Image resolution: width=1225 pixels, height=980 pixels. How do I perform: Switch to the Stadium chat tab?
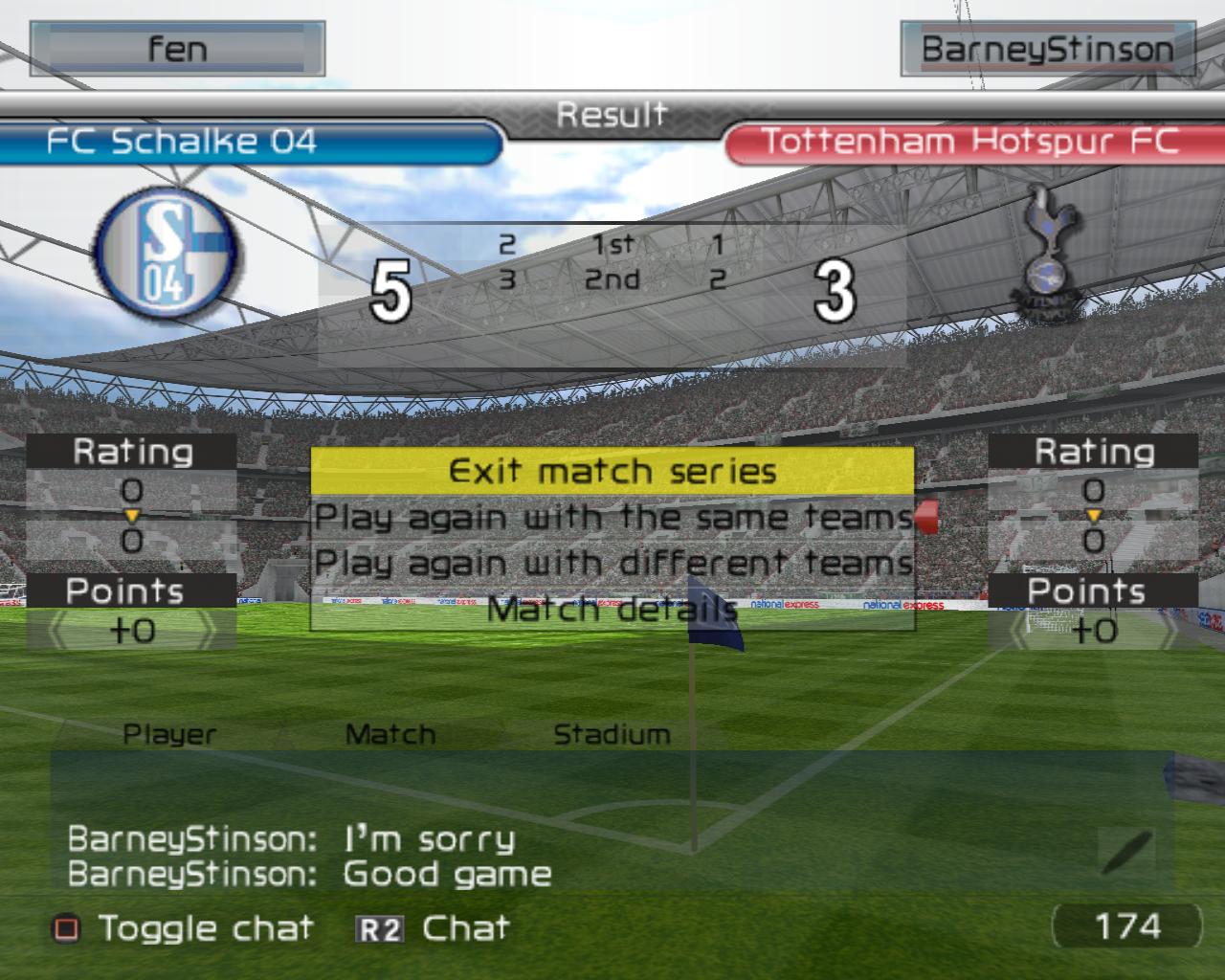612,734
